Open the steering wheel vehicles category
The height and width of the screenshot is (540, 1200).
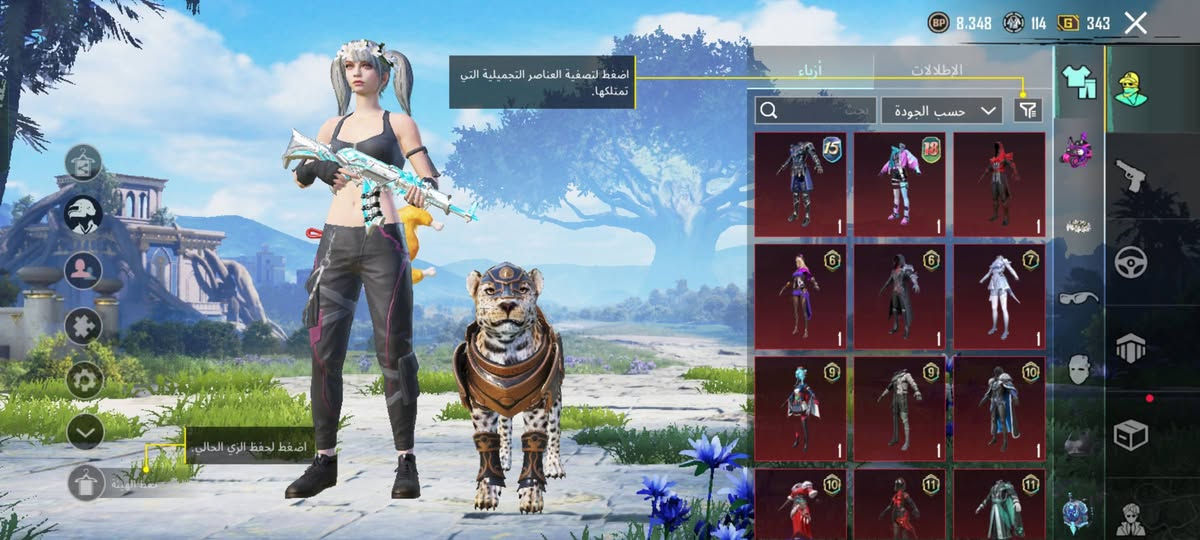1131,262
